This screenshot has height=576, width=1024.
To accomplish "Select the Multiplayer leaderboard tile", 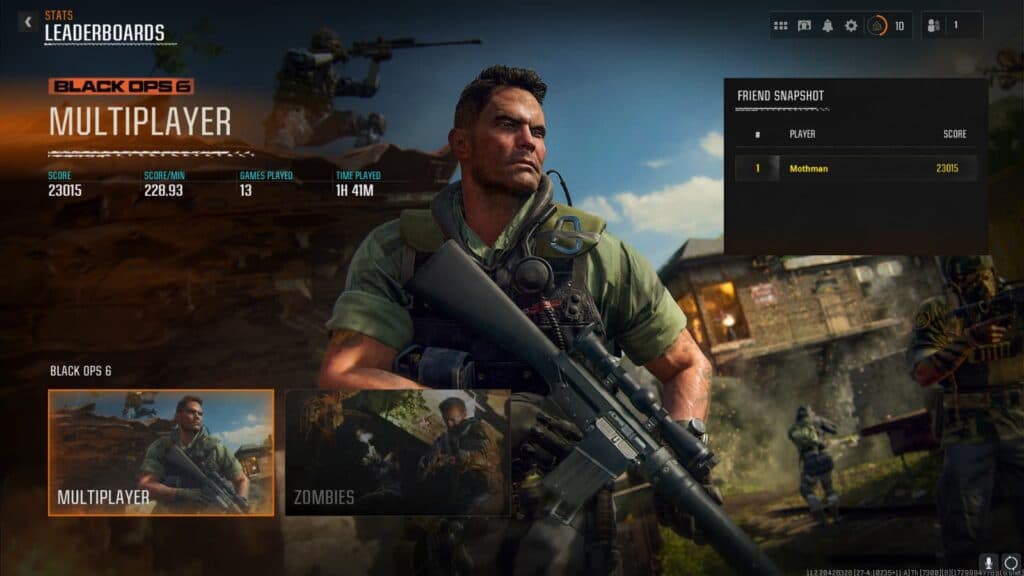I will tap(161, 452).
